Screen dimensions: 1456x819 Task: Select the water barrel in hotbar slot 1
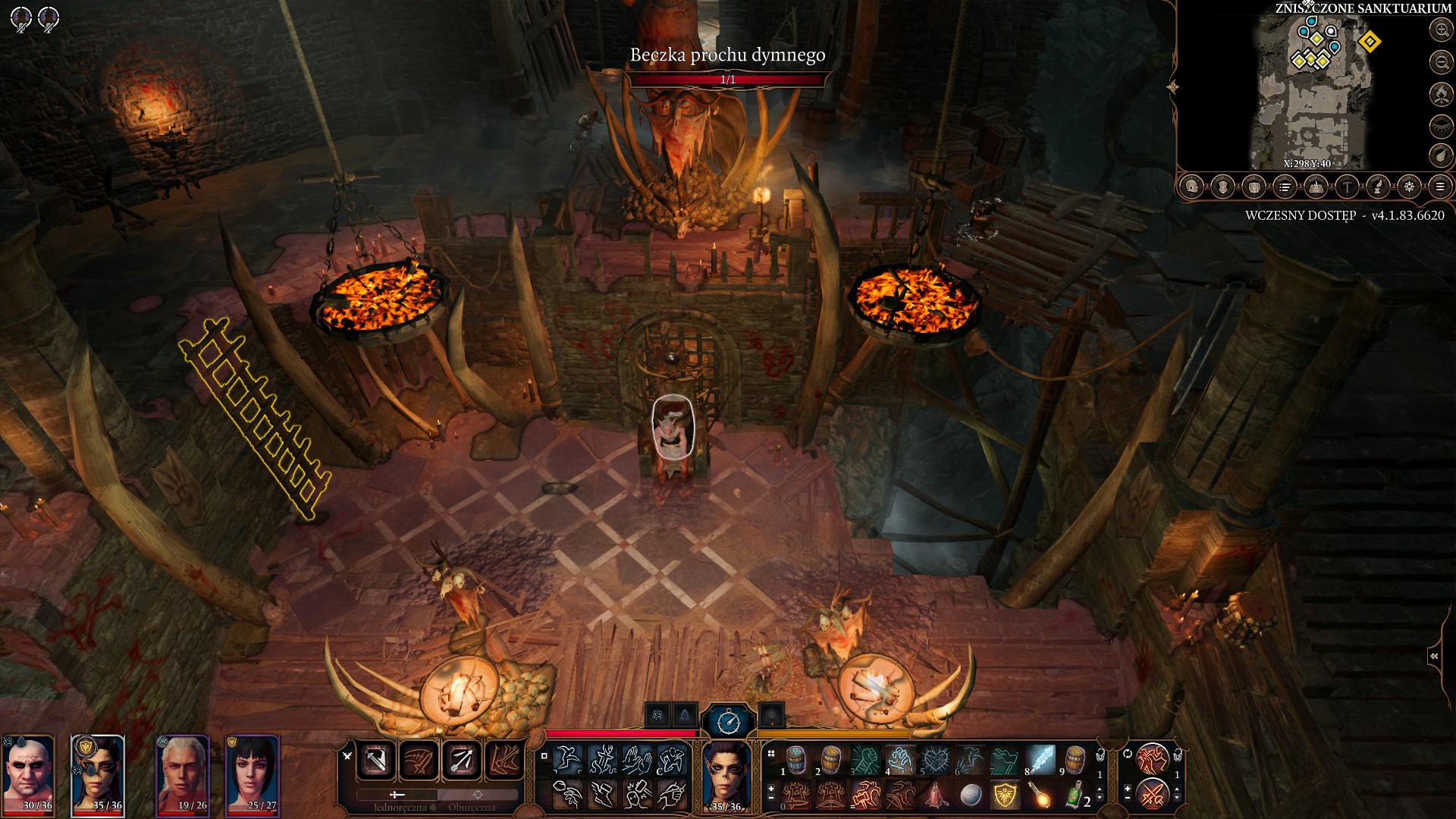795,759
